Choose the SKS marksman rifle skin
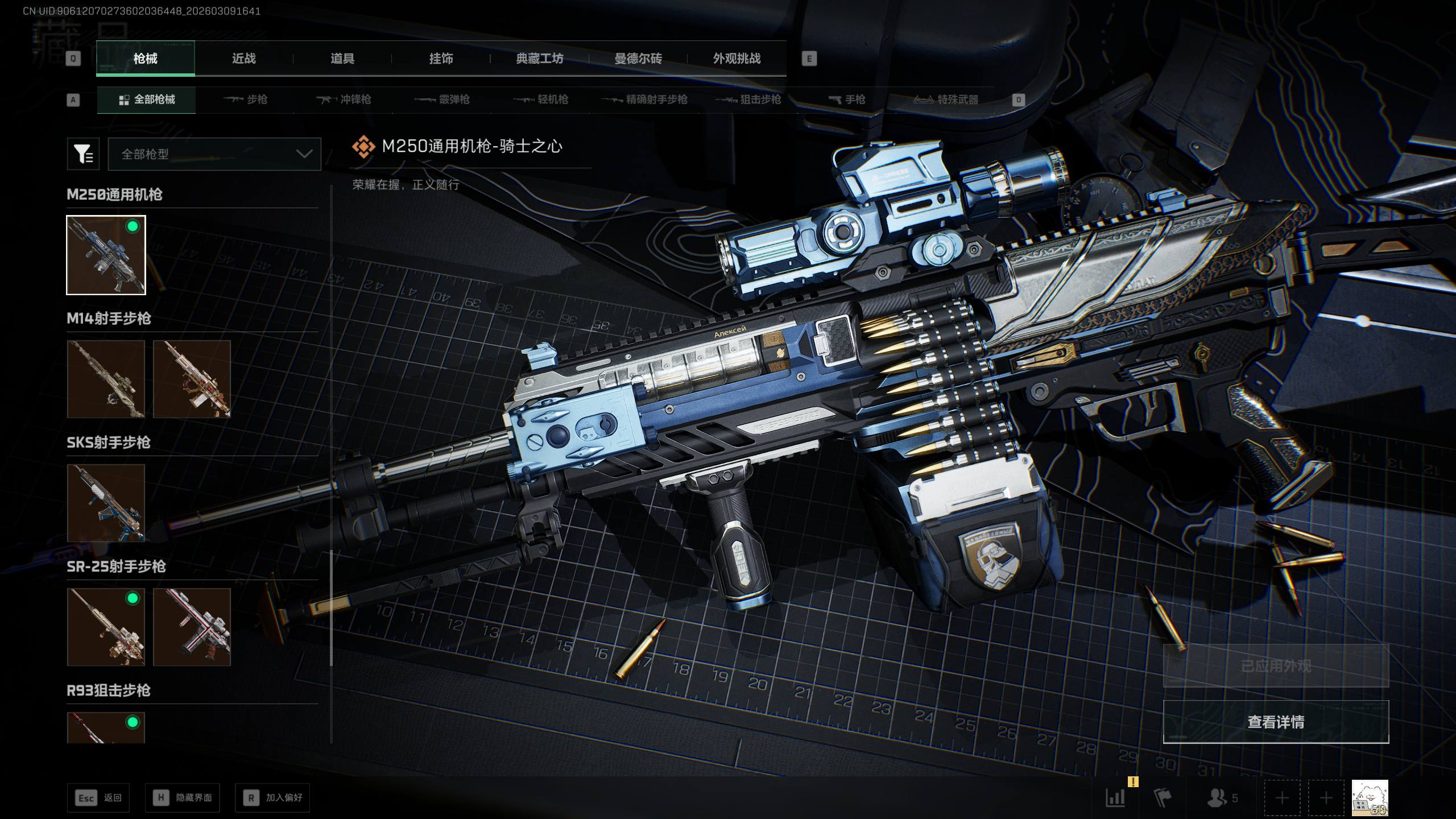This screenshot has width=1456, height=819. click(x=106, y=503)
